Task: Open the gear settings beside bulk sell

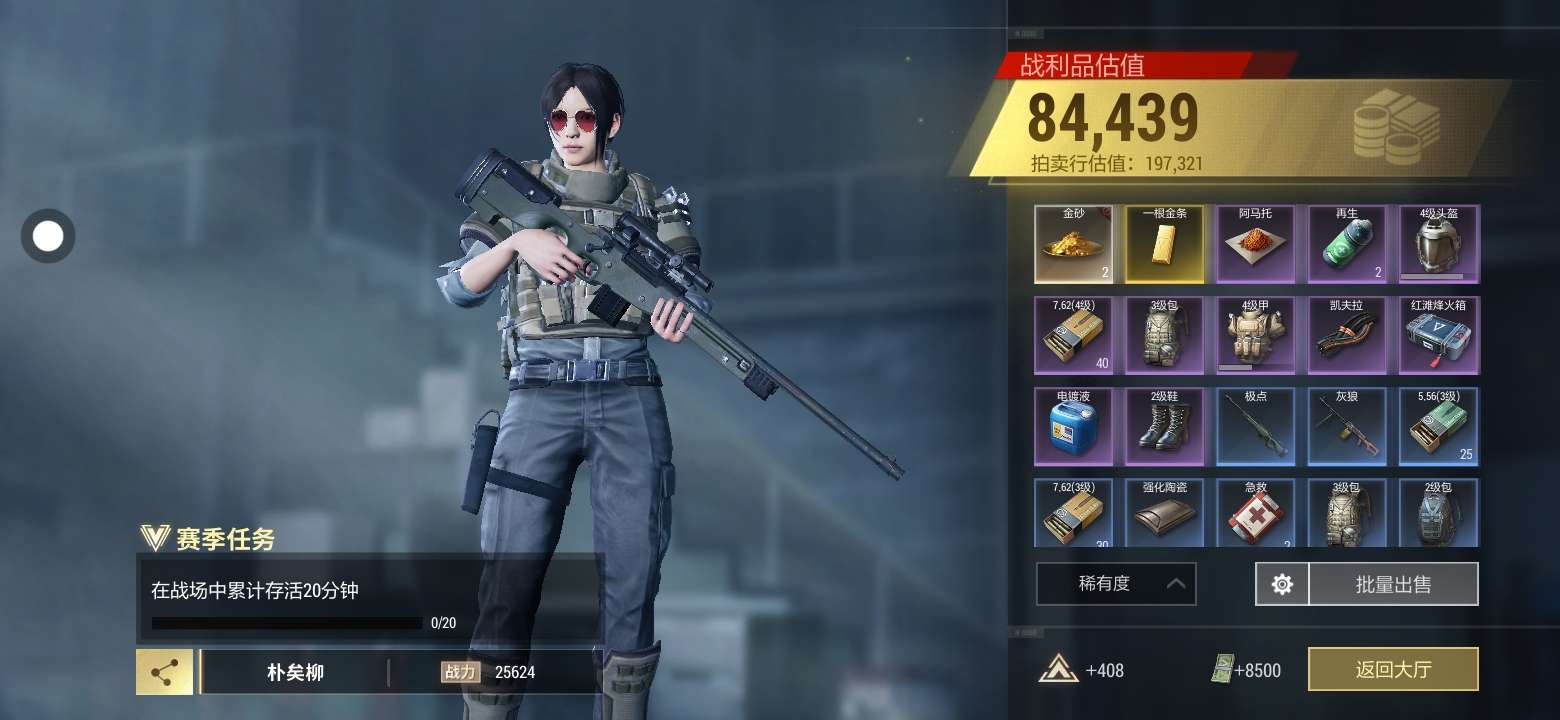Action: coord(1282,584)
